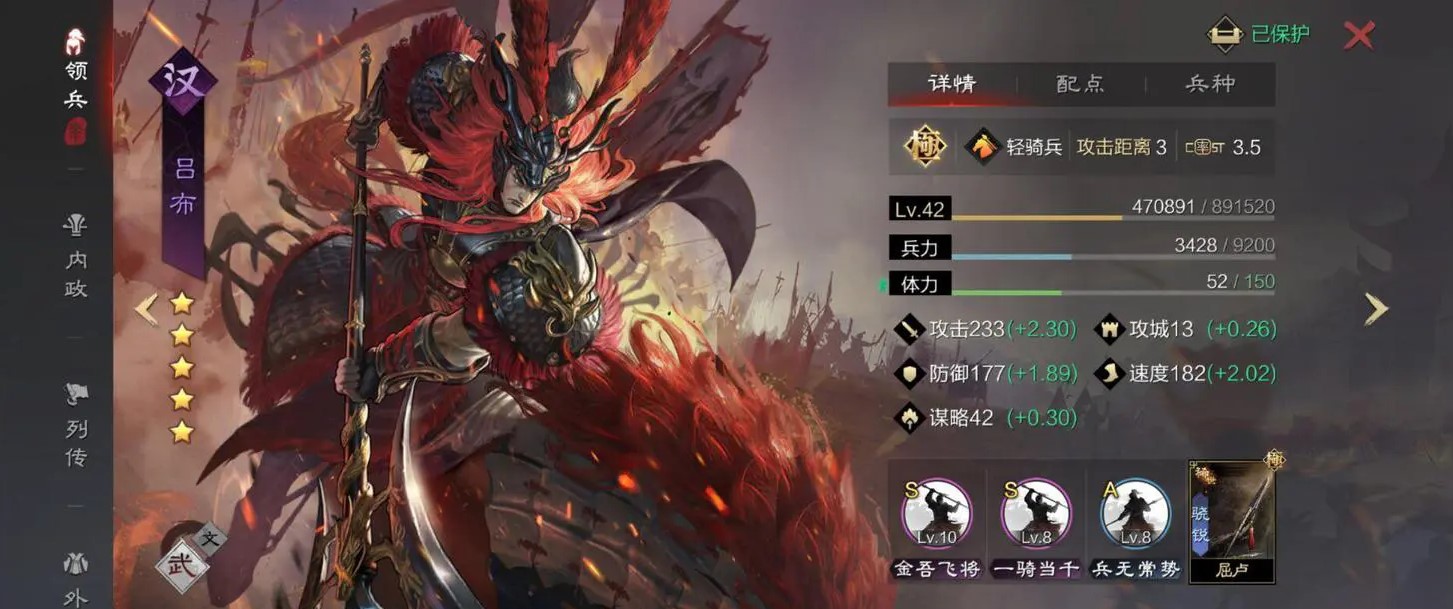The height and width of the screenshot is (609, 1453).
Task: Select the 屈卢 weapon equipment slot
Action: click(1231, 522)
